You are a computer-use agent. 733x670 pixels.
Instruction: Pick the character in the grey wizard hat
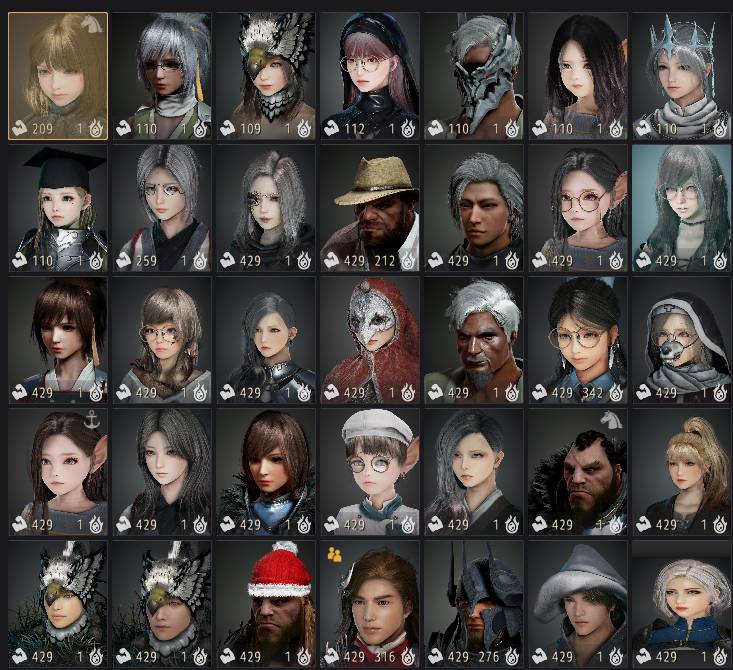pyautogui.click(x=578, y=604)
